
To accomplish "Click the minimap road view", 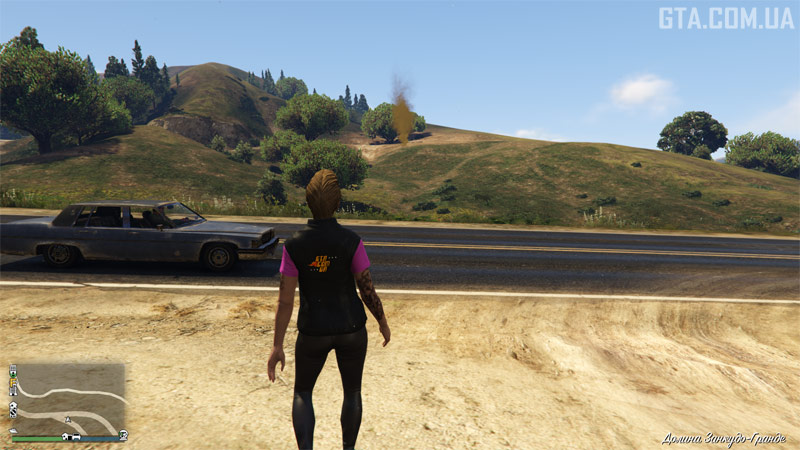I will click(x=70, y=396).
